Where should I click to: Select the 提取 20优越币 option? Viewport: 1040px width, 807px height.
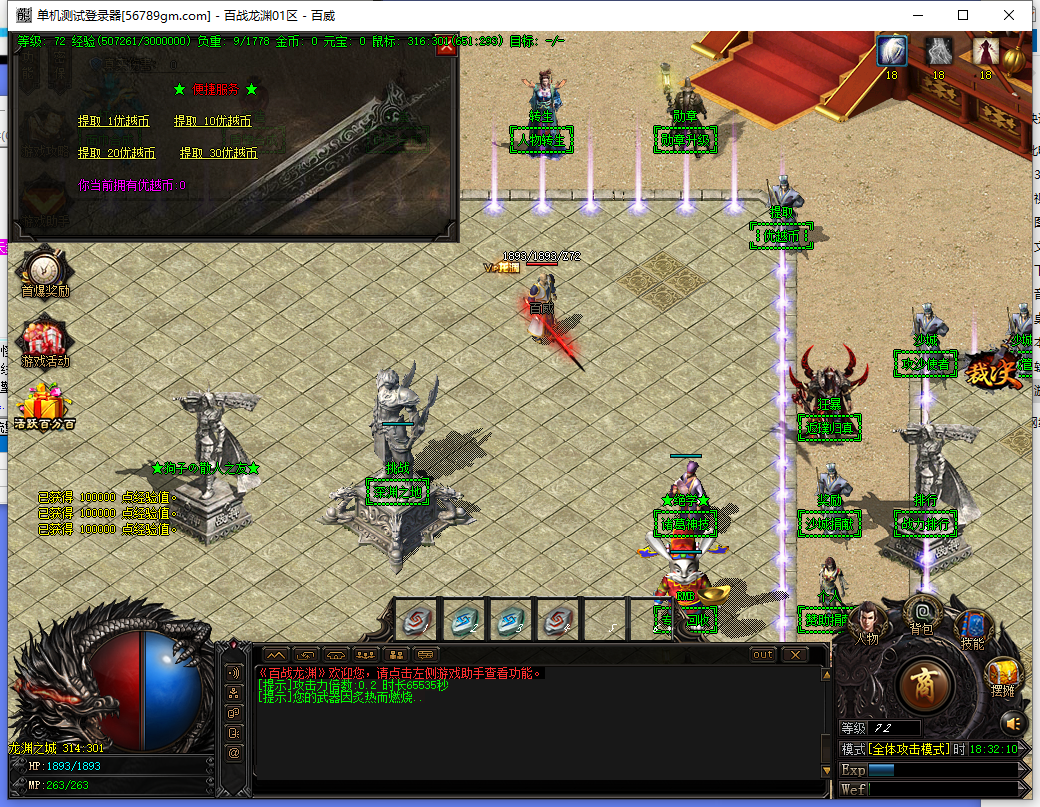coord(117,153)
